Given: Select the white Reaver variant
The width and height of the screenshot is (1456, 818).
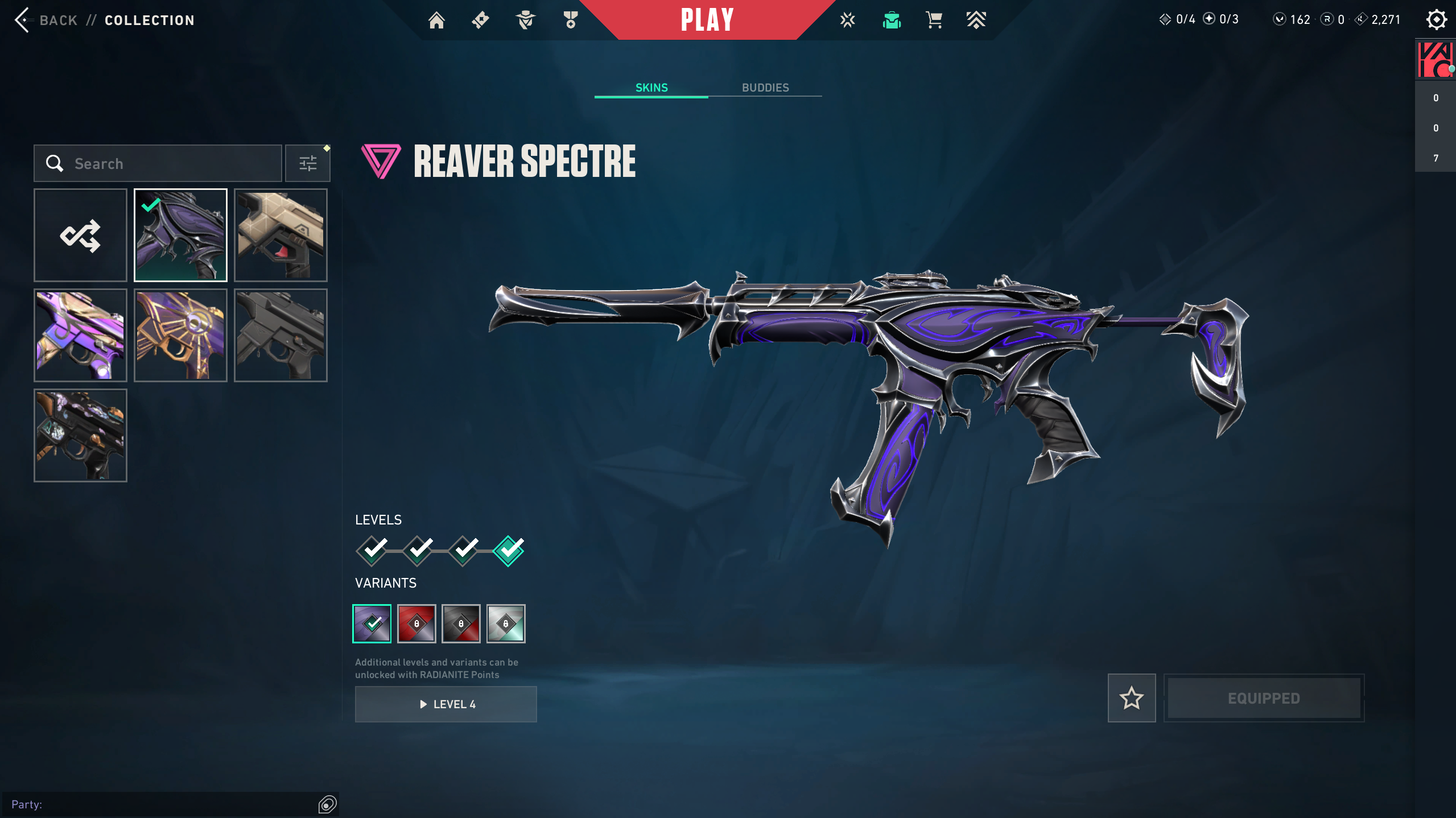Looking at the screenshot, I should pyautogui.click(x=506, y=624).
